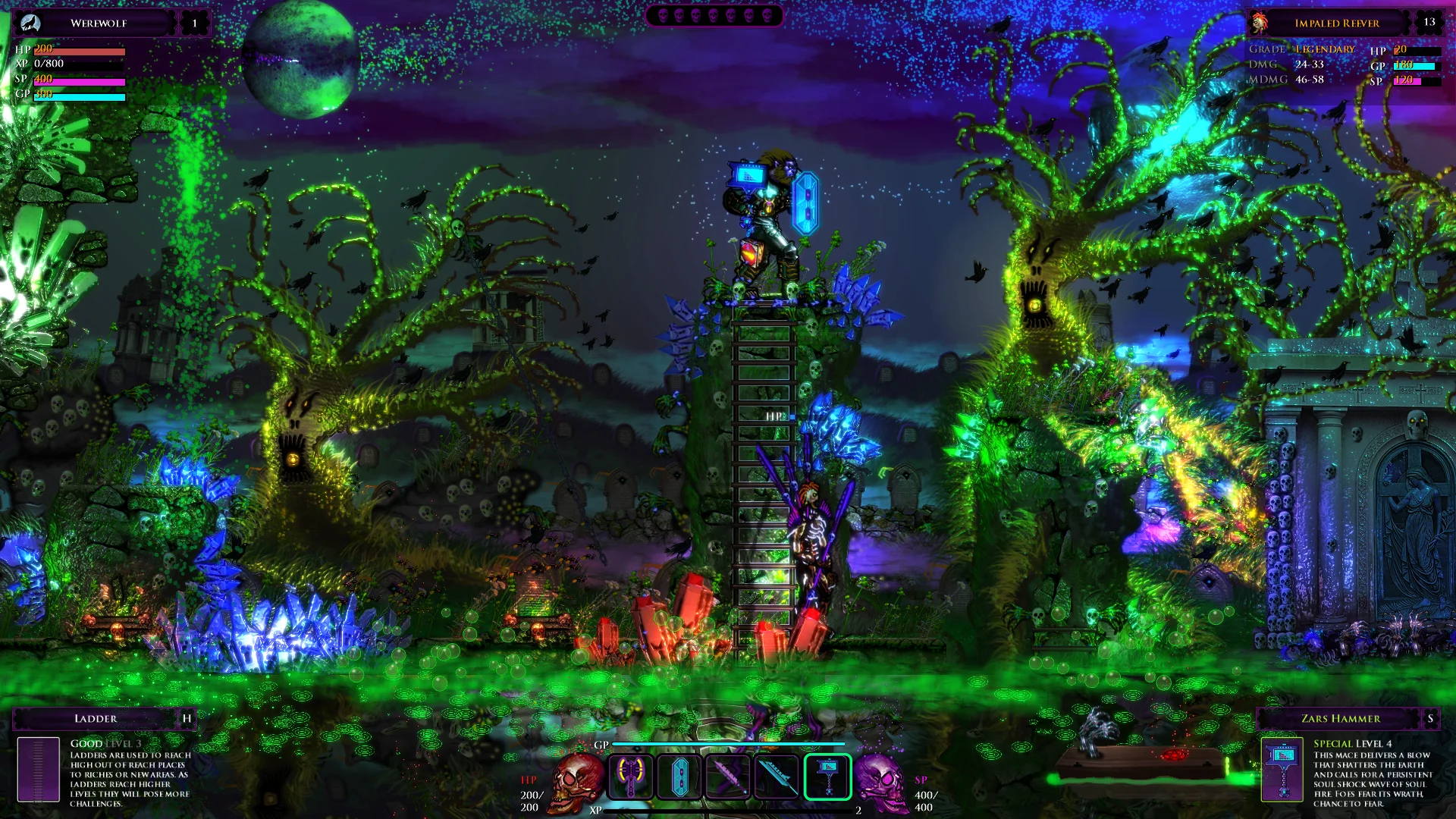Click the Ladder item card icon

[38, 769]
